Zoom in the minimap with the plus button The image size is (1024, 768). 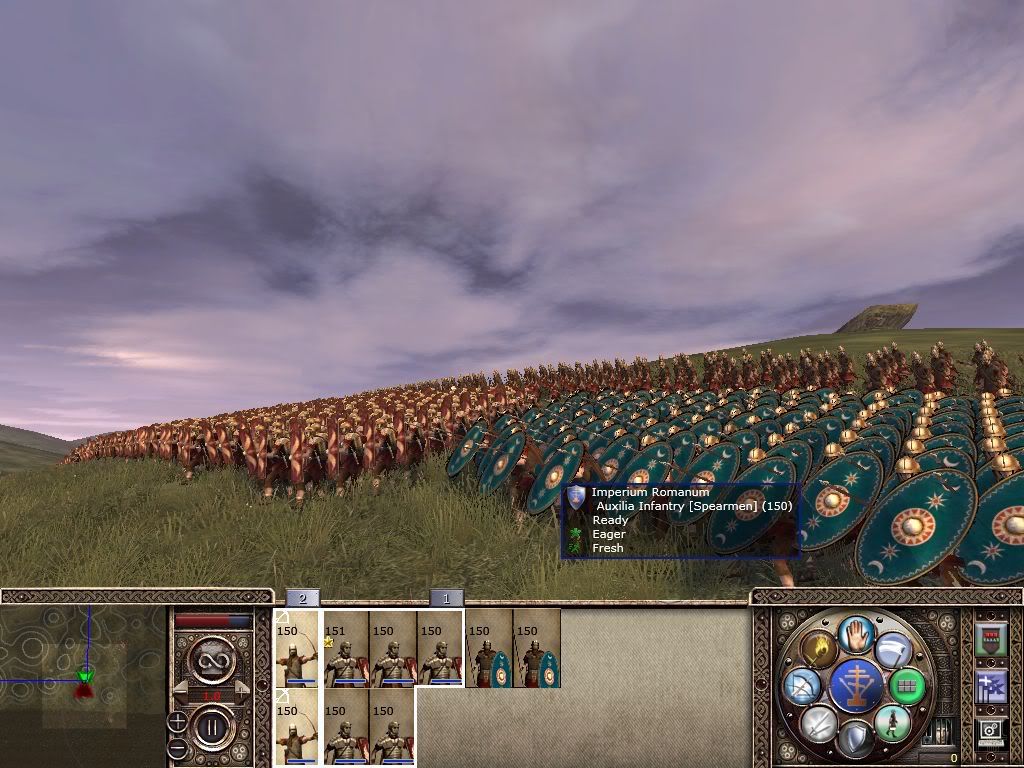pos(177,720)
